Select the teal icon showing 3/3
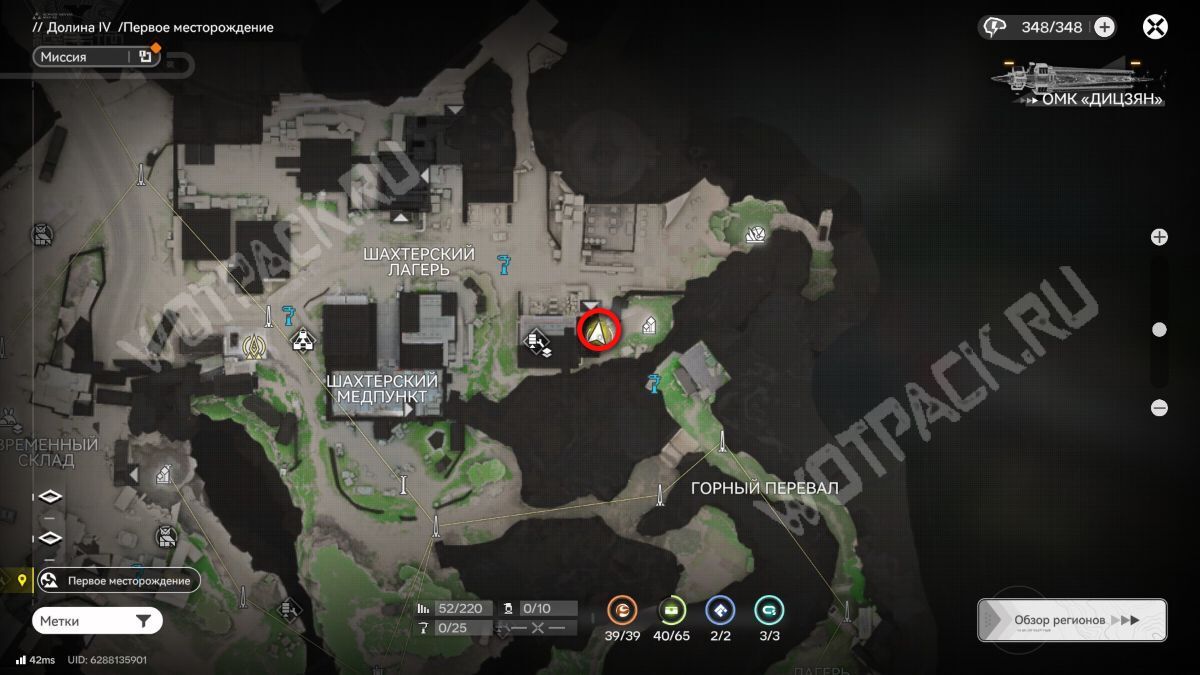Viewport: 1200px width, 675px height. click(769, 609)
